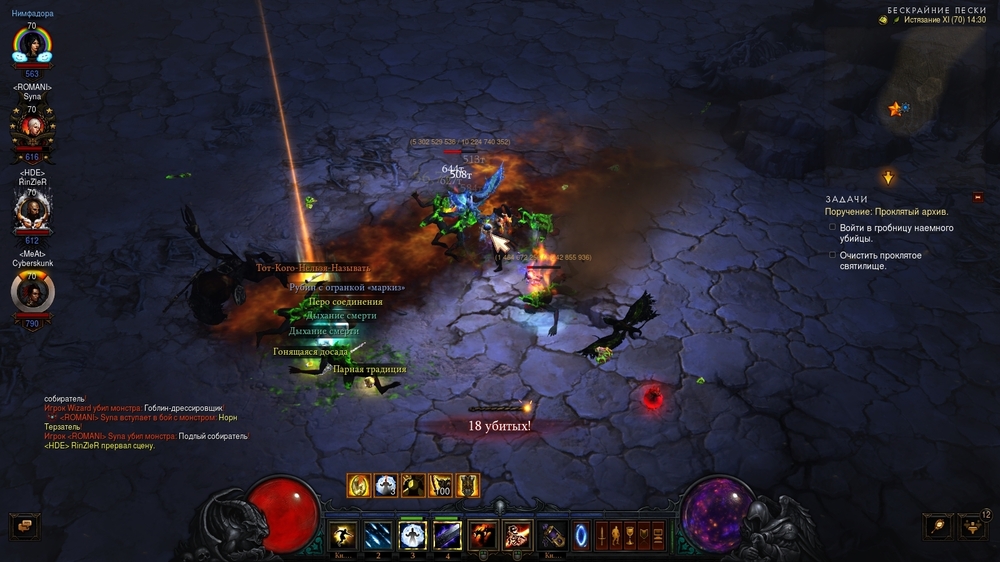Use the purple blade skill in slot 4

tap(447, 535)
